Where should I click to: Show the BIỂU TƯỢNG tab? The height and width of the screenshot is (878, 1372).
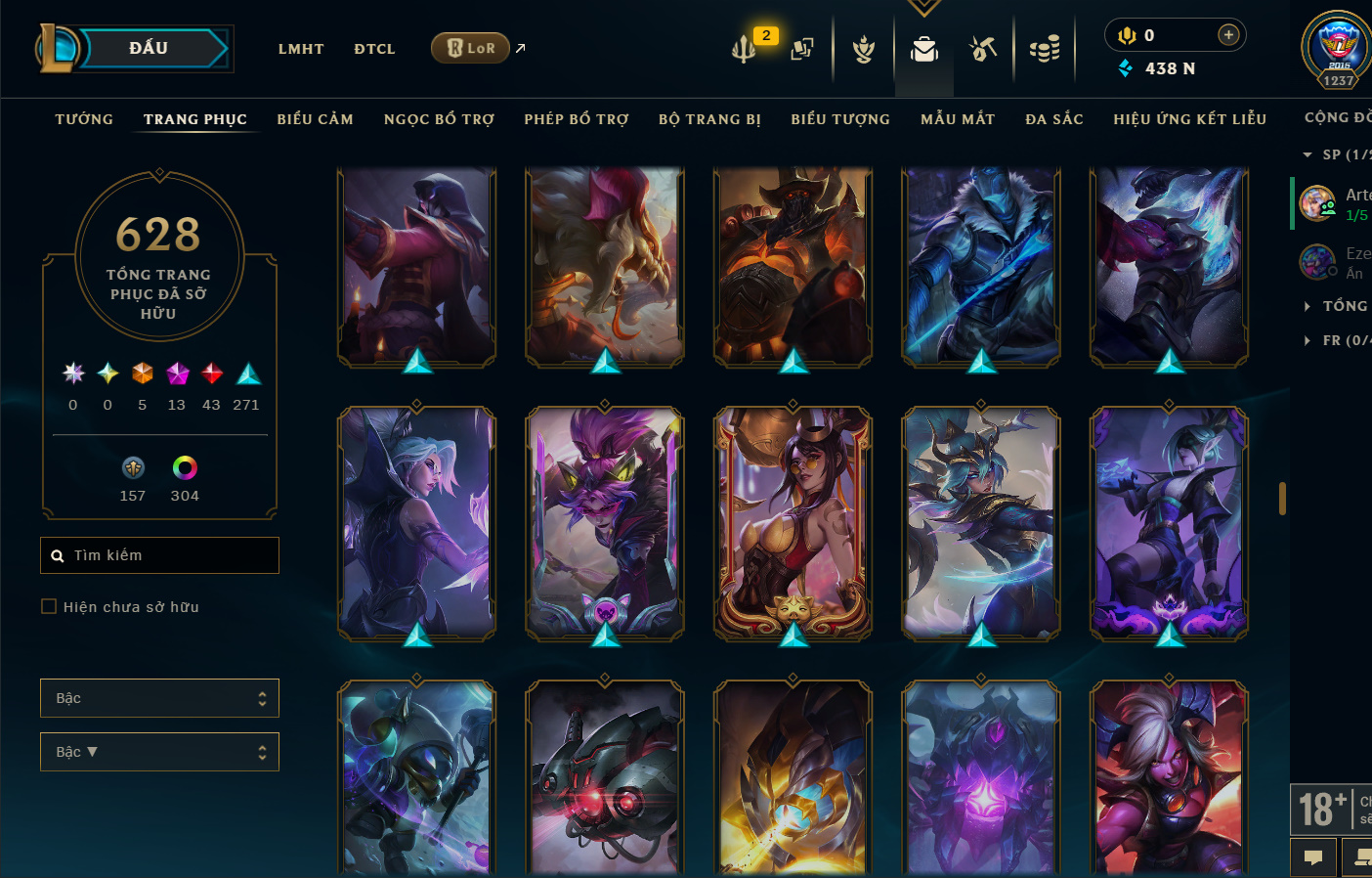(840, 119)
